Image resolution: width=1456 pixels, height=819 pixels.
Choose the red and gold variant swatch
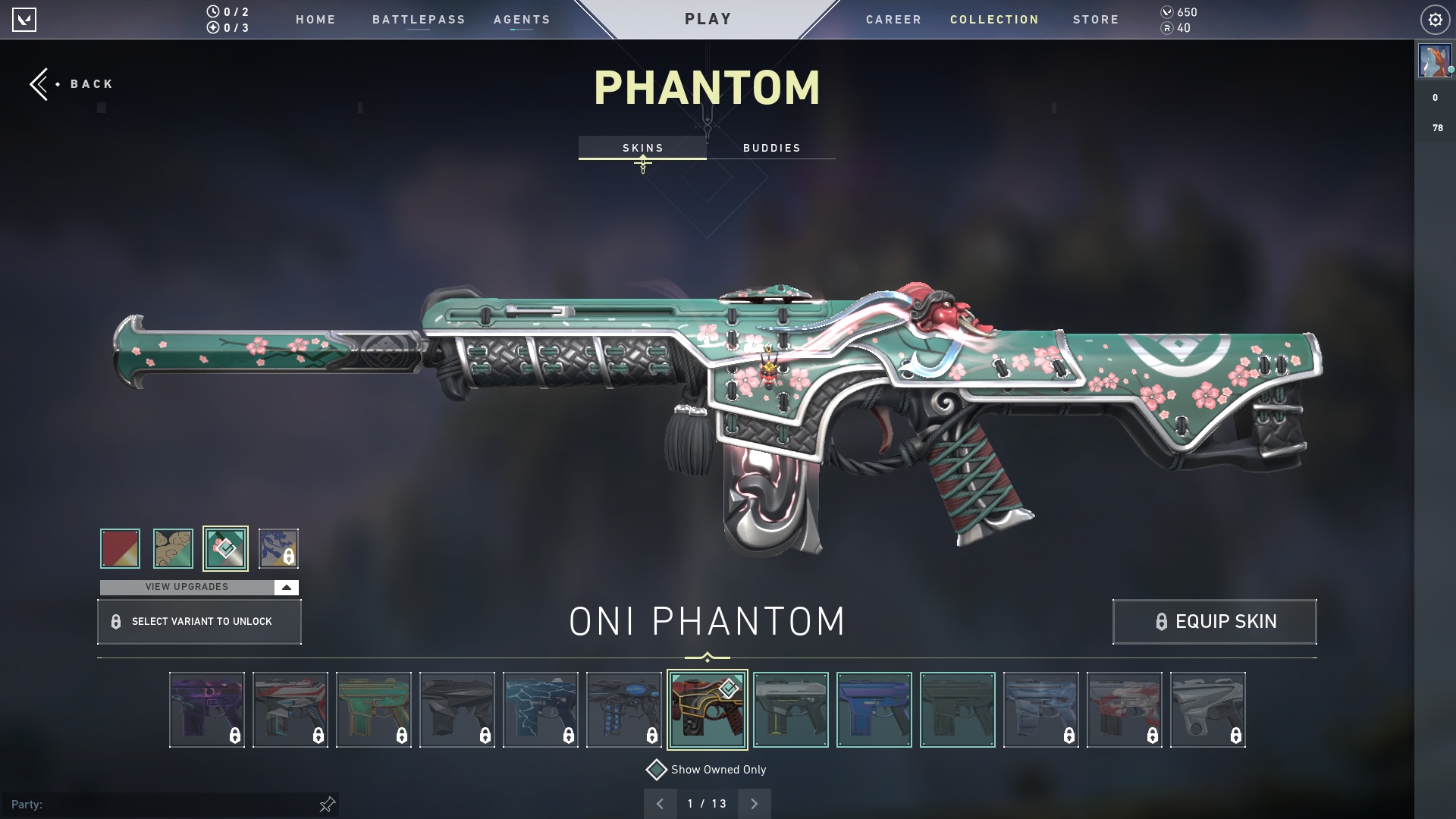120,548
